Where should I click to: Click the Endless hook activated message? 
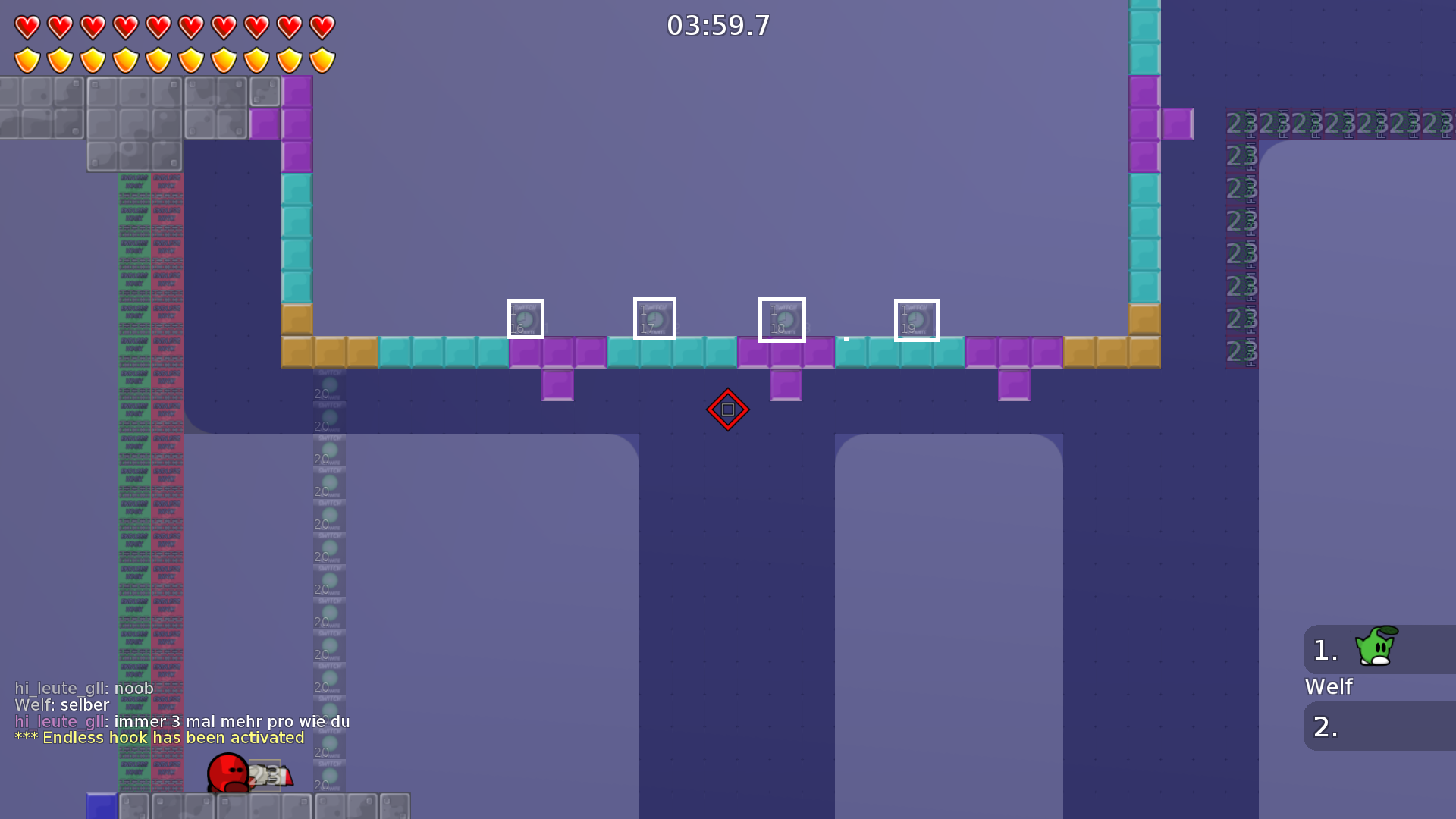pos(159,737)
